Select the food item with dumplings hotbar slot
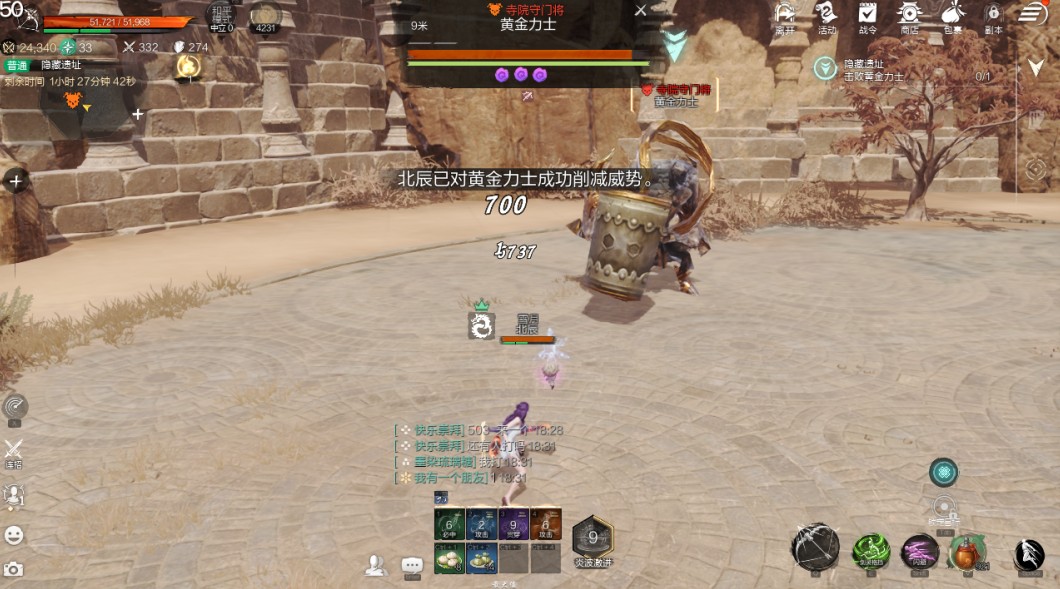This screenshot has width=1060, height=589. (449, 558)
